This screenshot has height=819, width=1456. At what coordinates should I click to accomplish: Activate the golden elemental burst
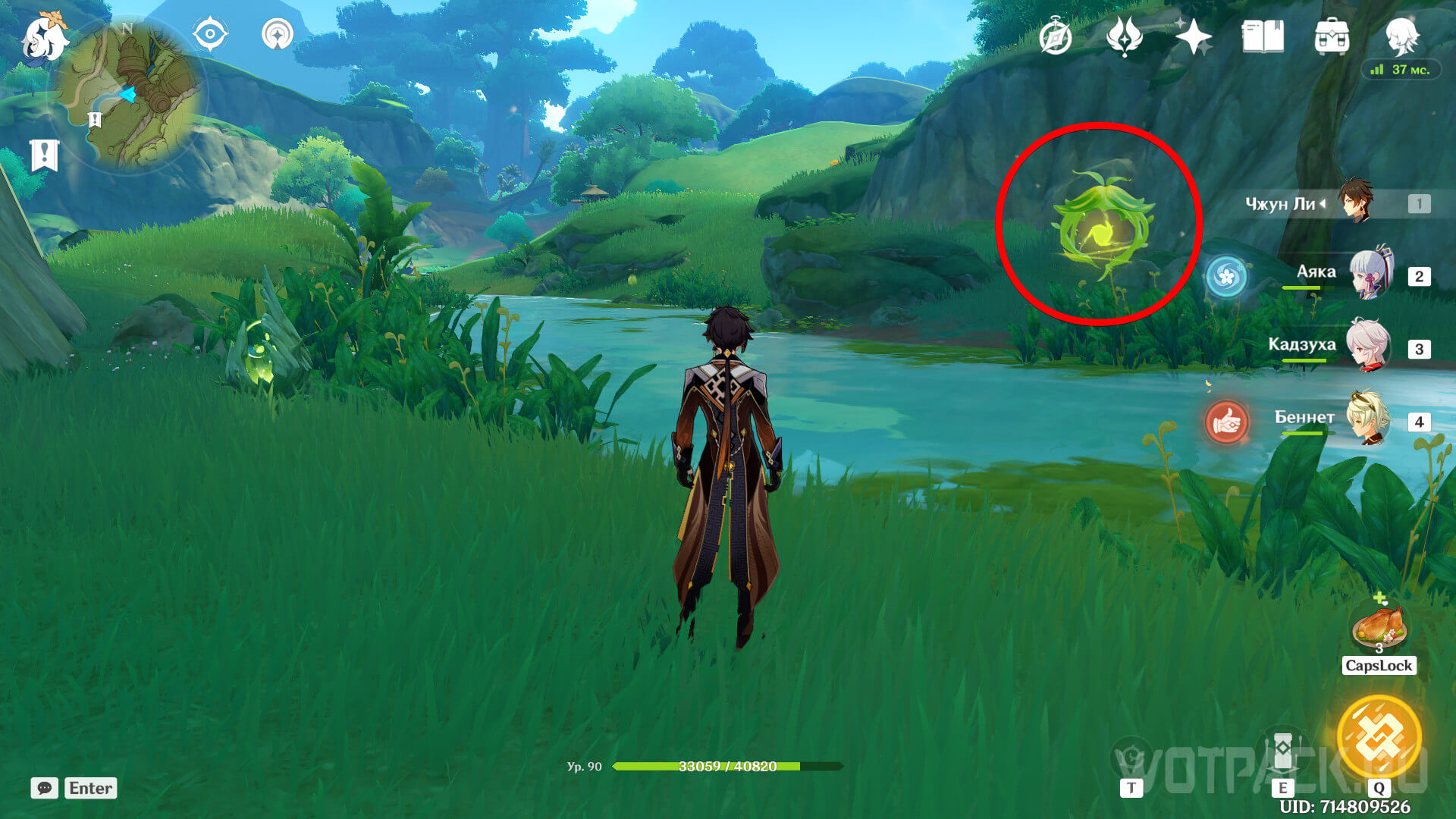click(1379, 736)
